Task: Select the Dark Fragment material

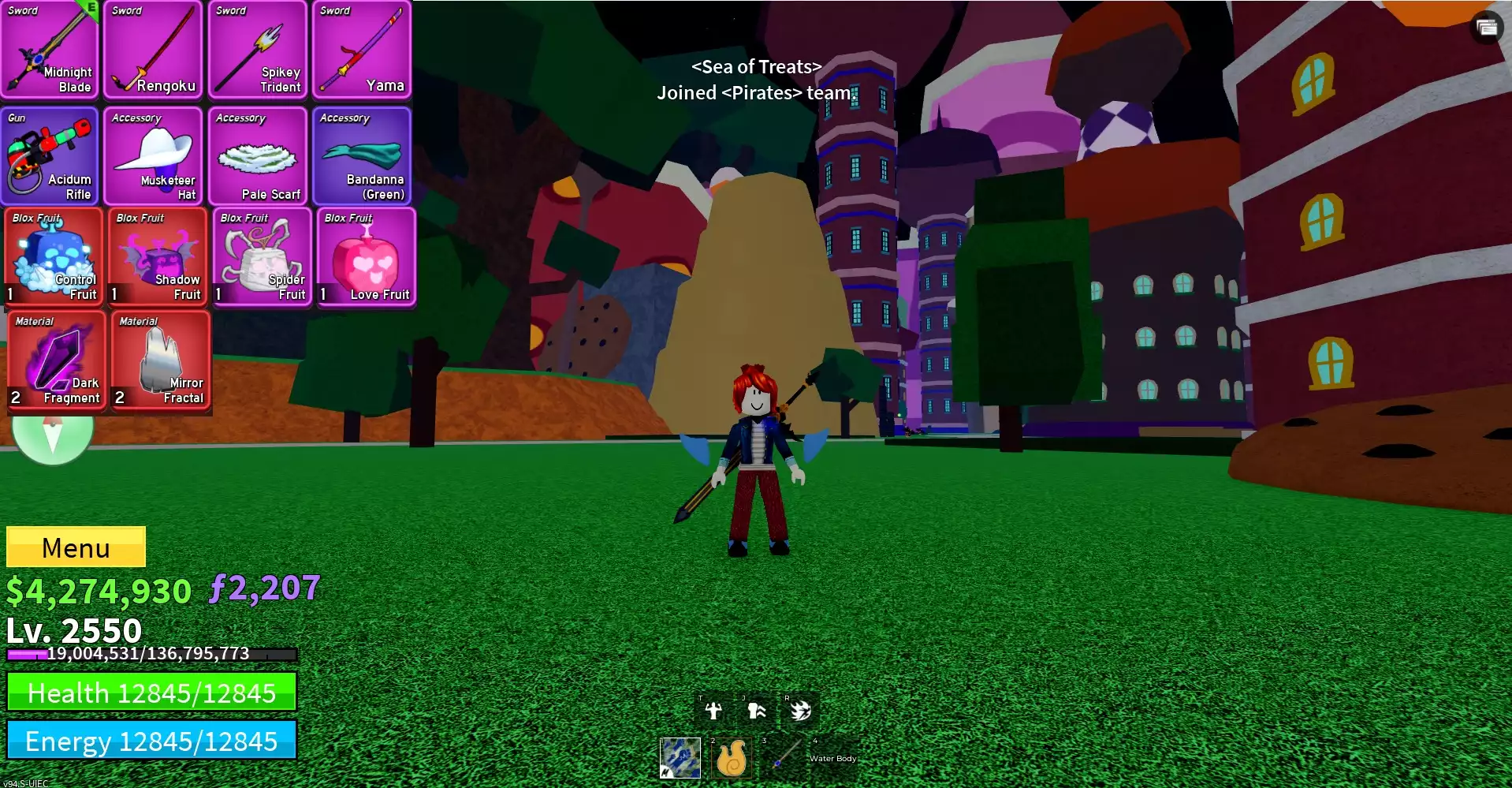Action: point(56,360)
